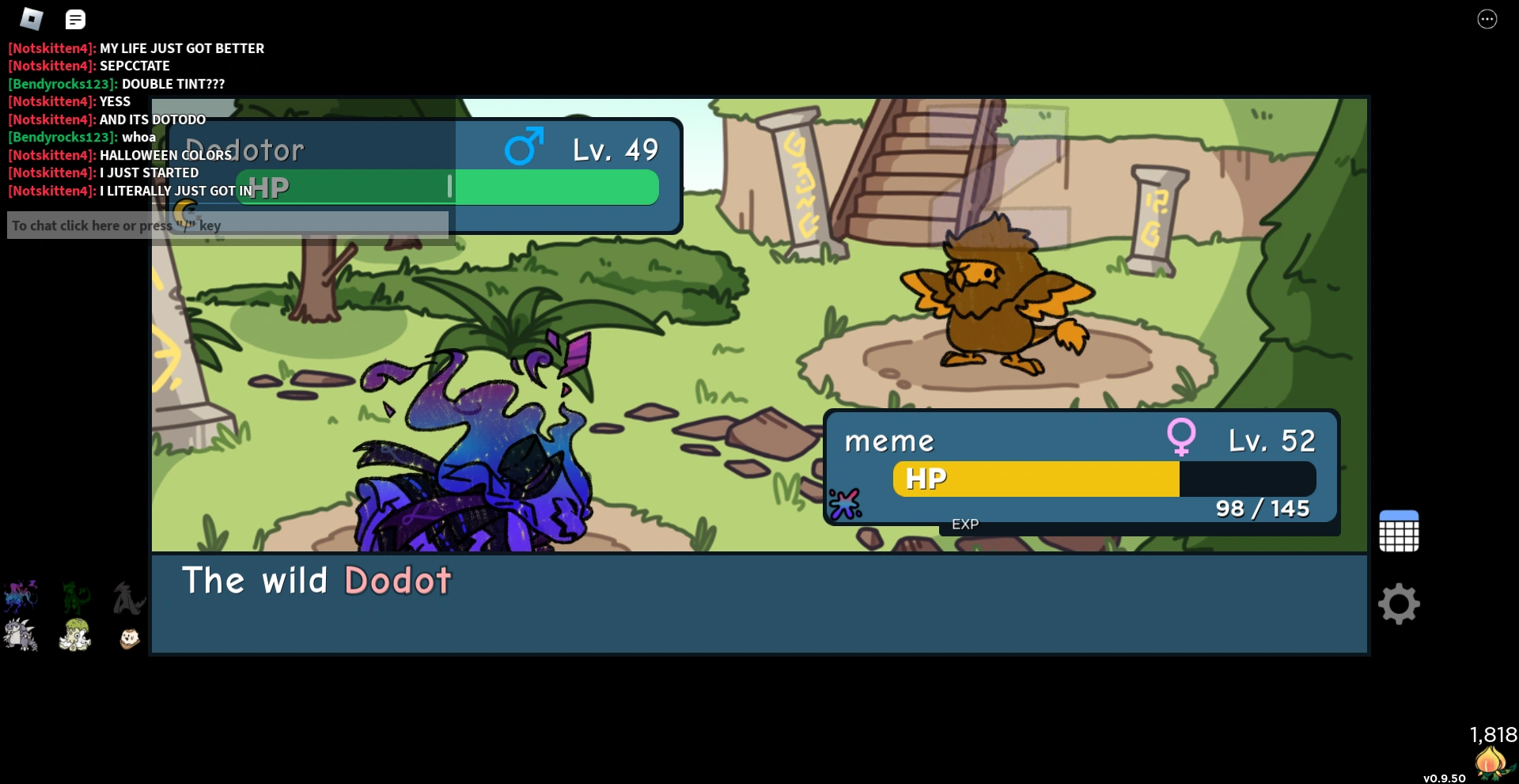This screenshot has height=784, width=1519.
Task: Toggle the chat window icon
Action: [x=75, y=19]
